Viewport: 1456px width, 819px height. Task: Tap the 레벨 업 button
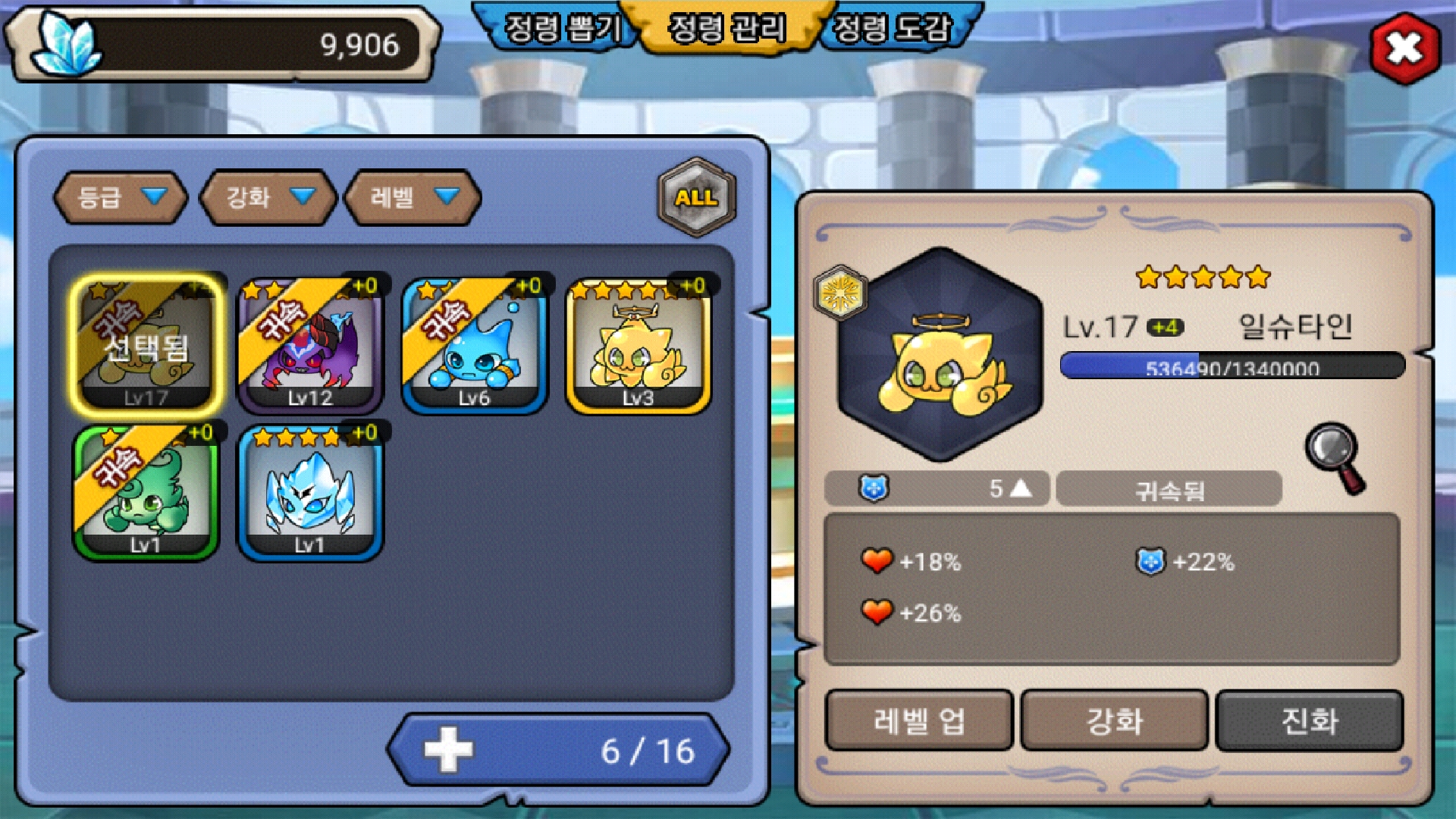click(x=918, y=720)
